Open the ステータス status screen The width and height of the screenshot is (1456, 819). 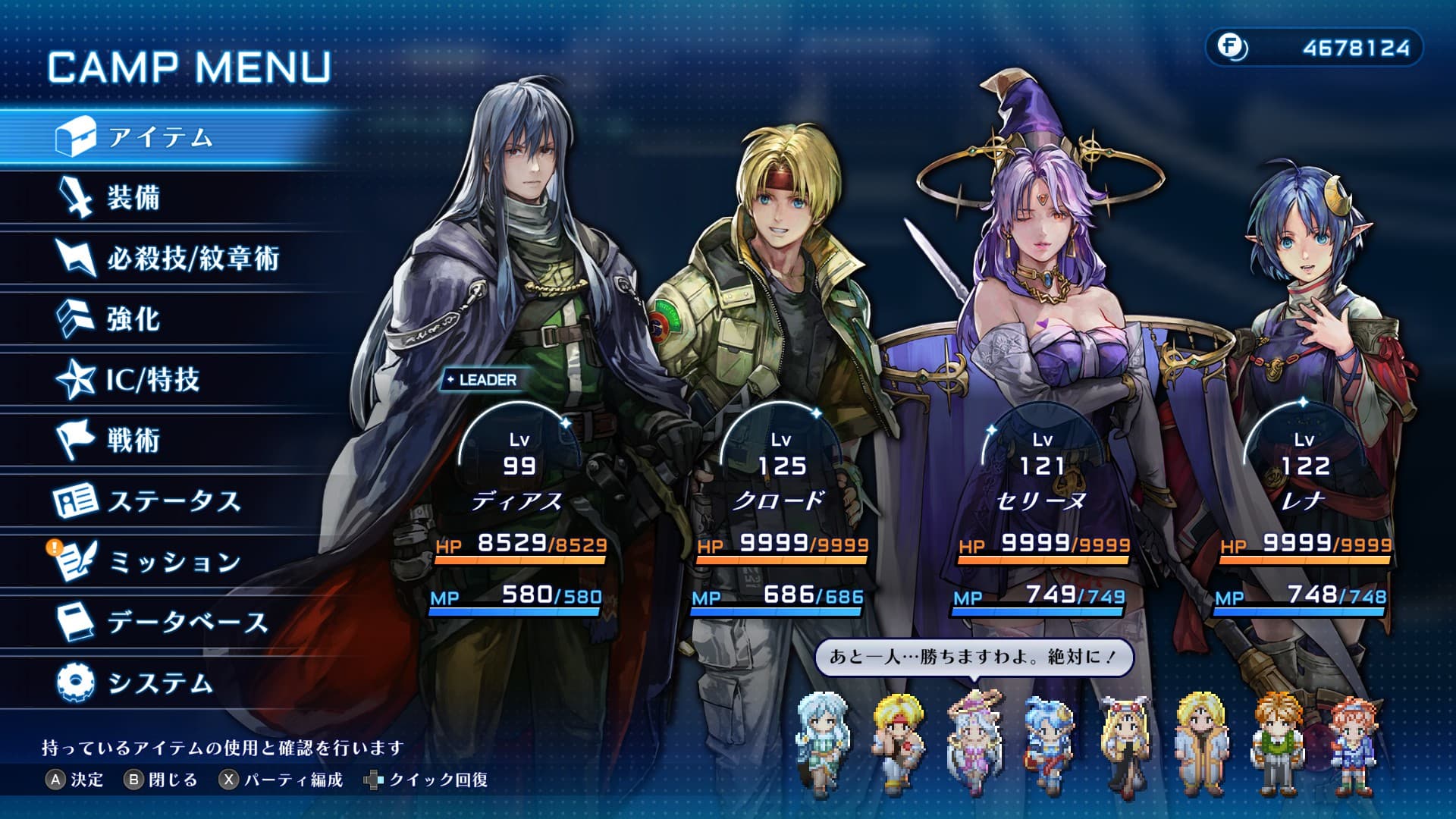click(174, 501)
